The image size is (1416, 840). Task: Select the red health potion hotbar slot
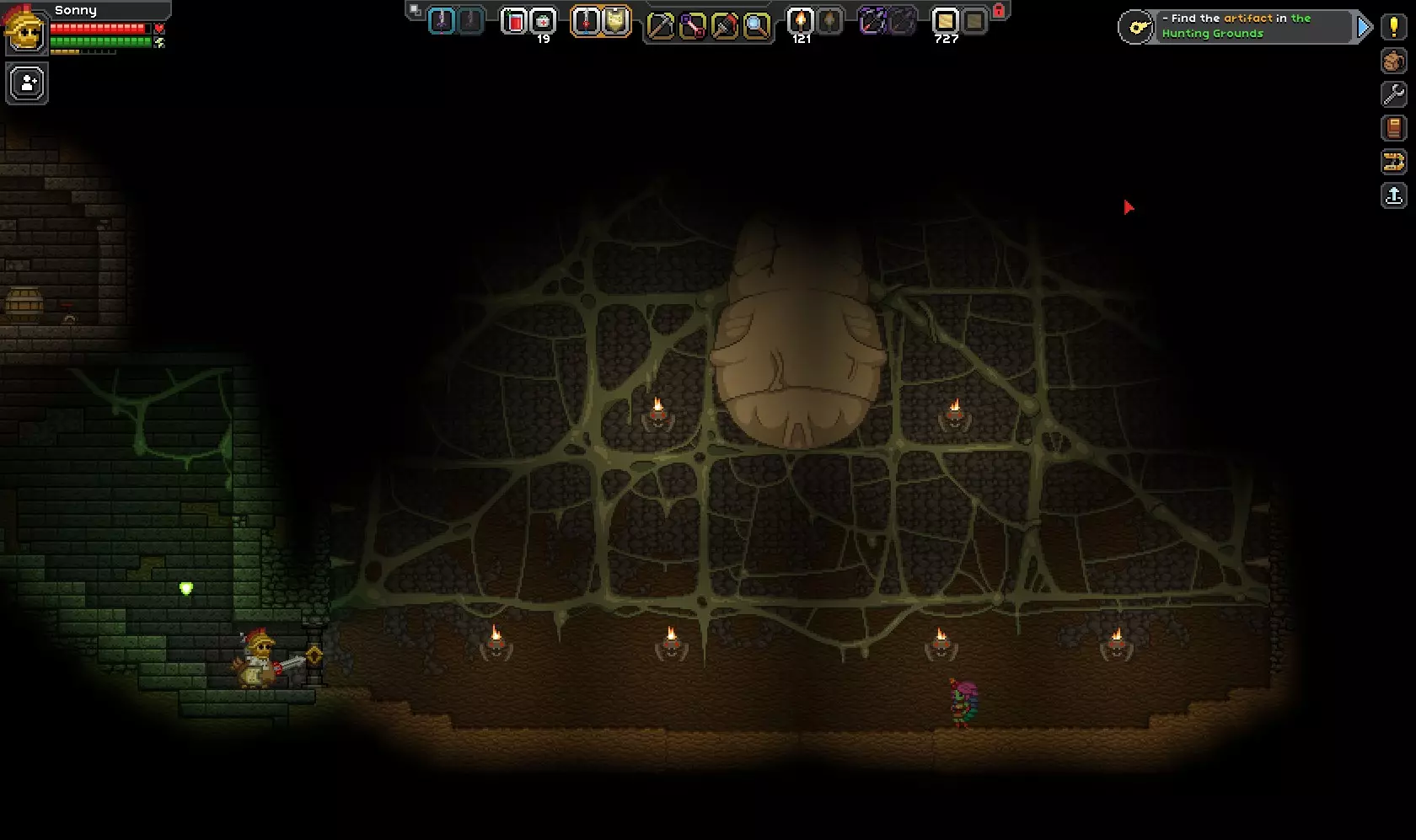513,21
